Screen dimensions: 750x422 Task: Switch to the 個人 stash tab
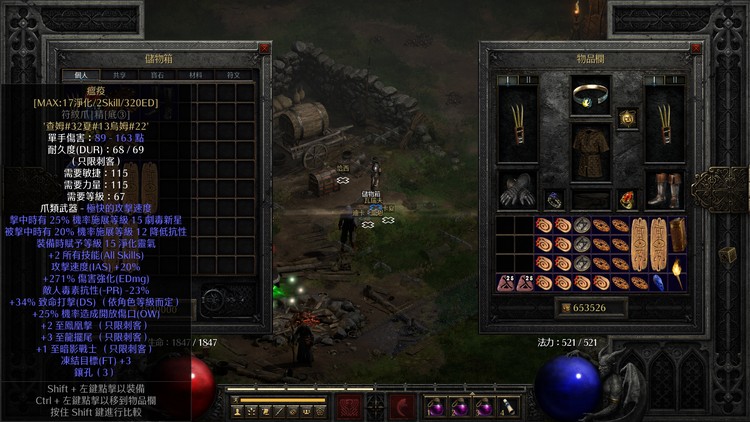pyautogui.click(x=81, y=75)
